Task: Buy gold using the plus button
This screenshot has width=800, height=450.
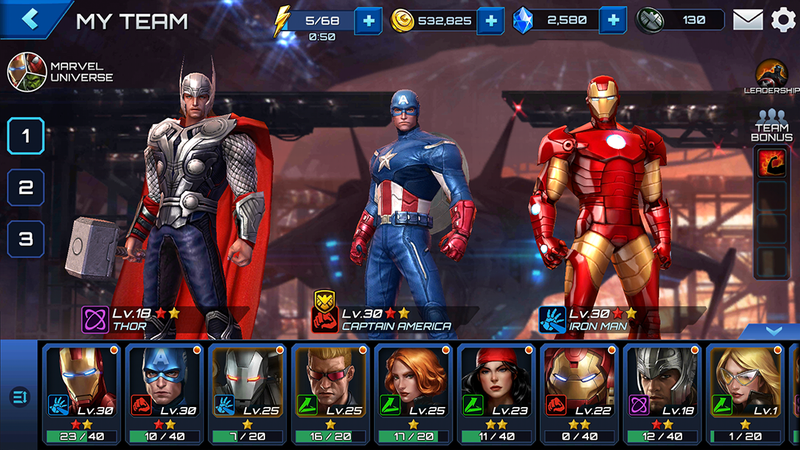Action: point(490,20)
